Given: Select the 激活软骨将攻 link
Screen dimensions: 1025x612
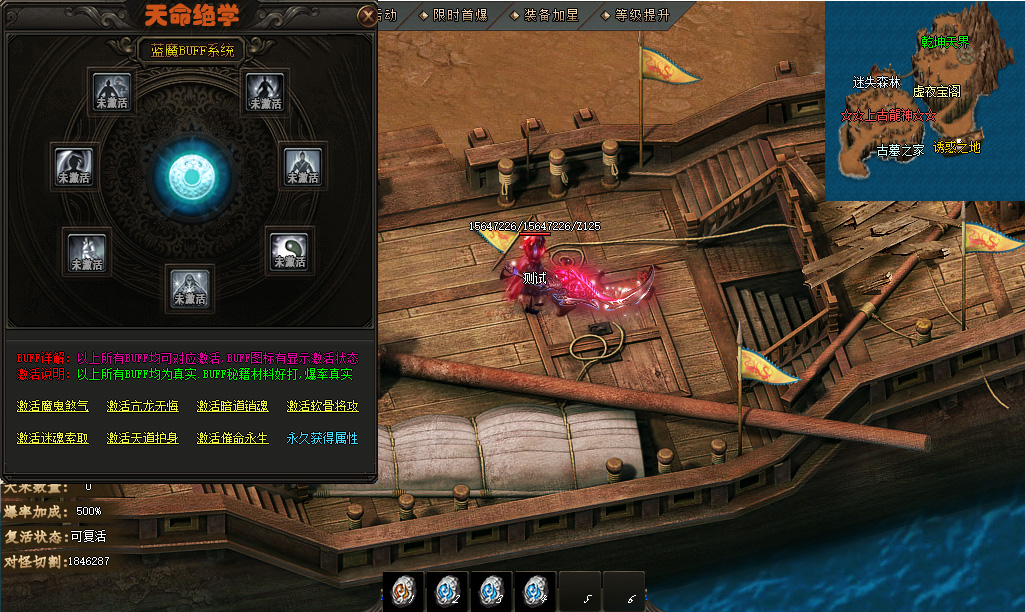Looking at the screenshot, I should click(x=322, y=406).
